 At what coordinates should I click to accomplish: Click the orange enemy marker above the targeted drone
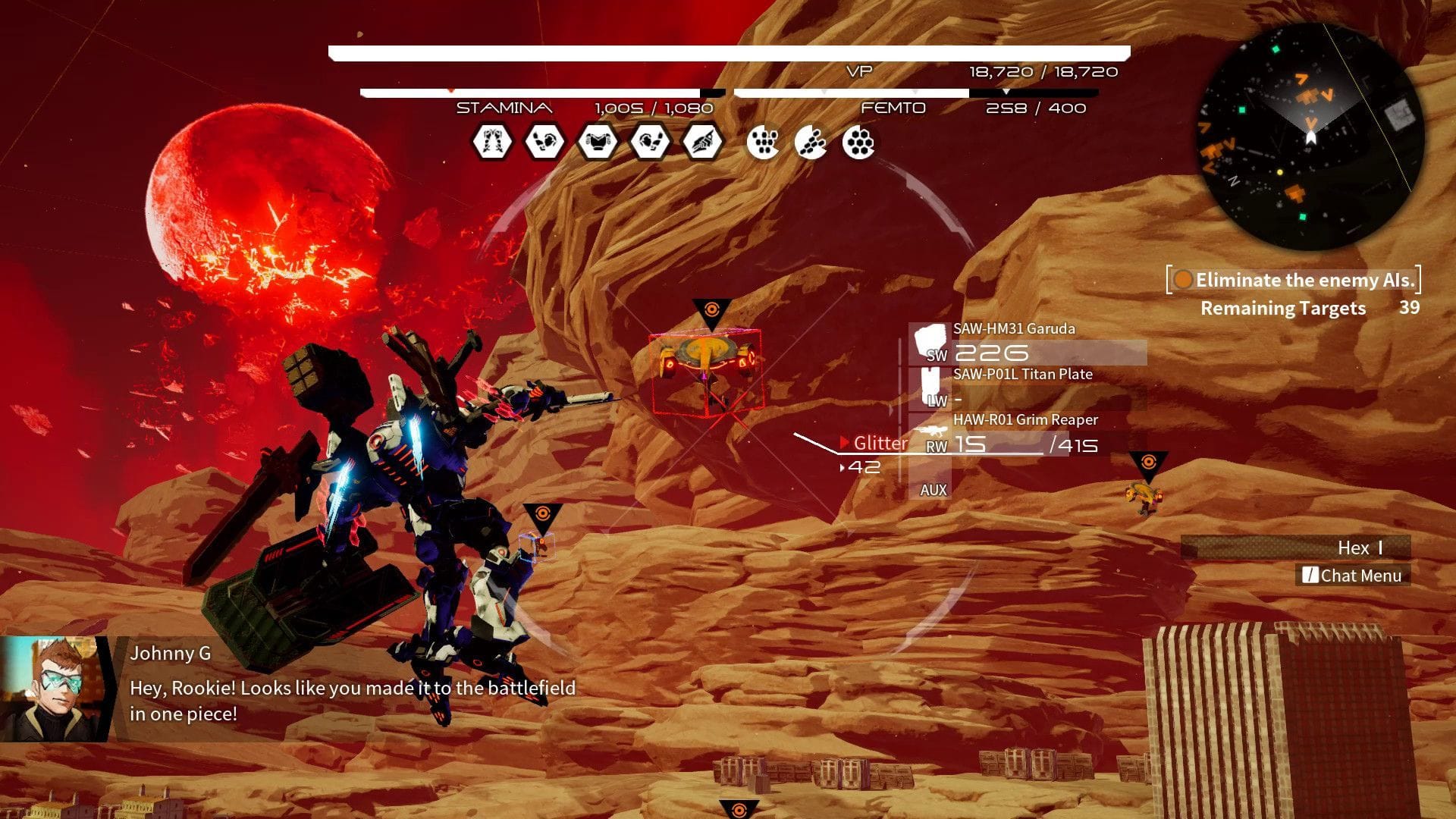(711, 309)
